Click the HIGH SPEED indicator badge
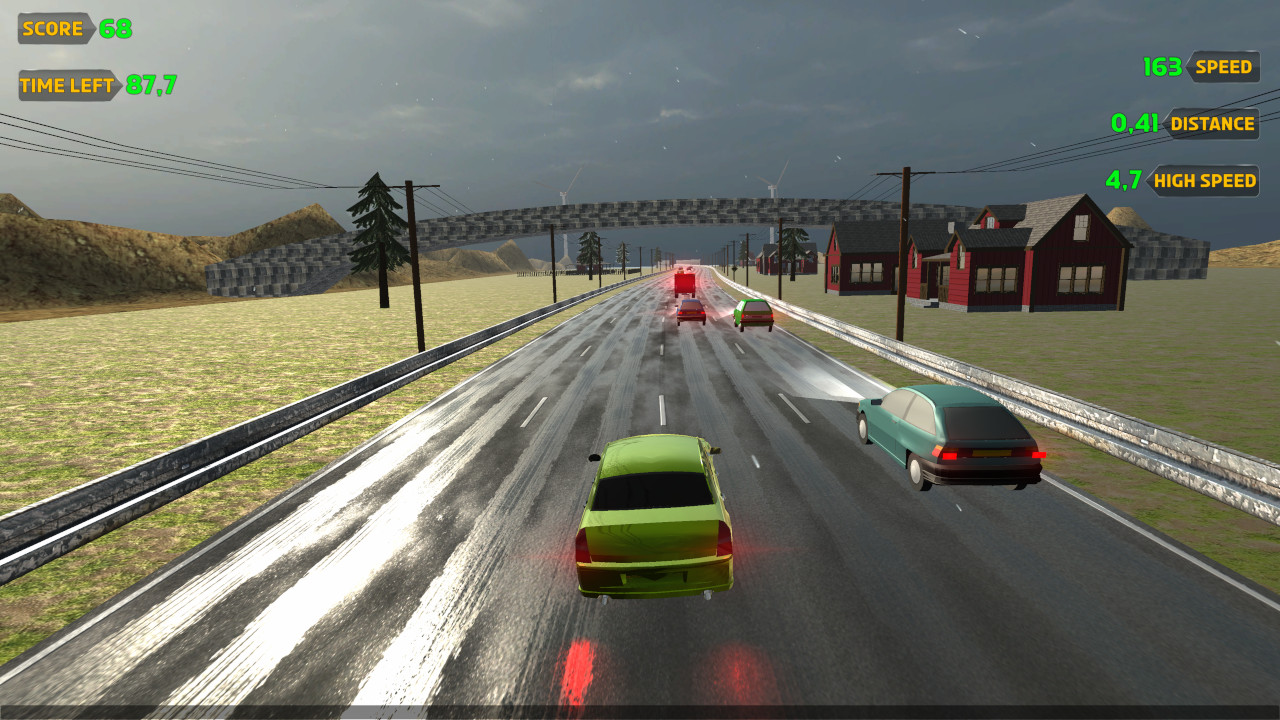 [x=1204, y=181]
